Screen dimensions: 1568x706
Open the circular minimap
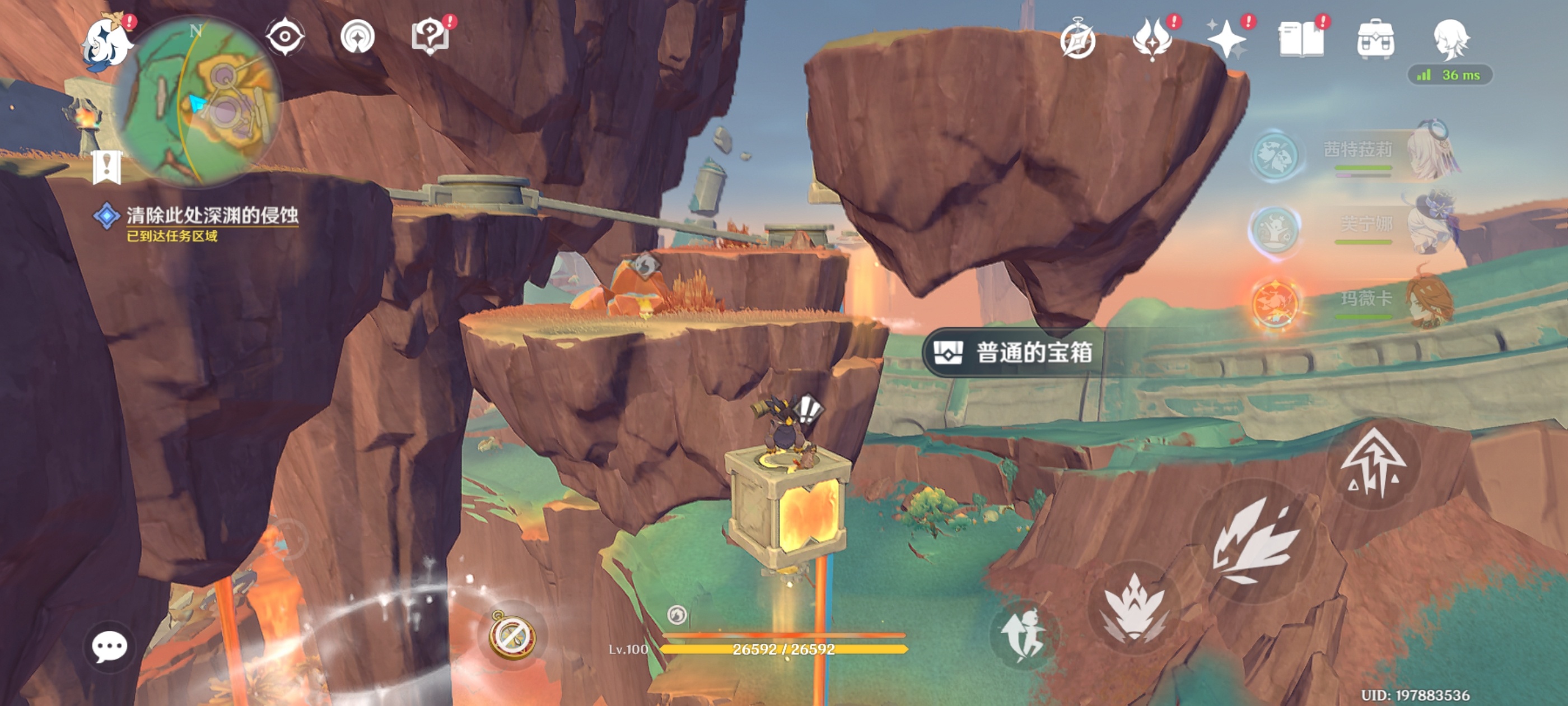tap(201, 100)
